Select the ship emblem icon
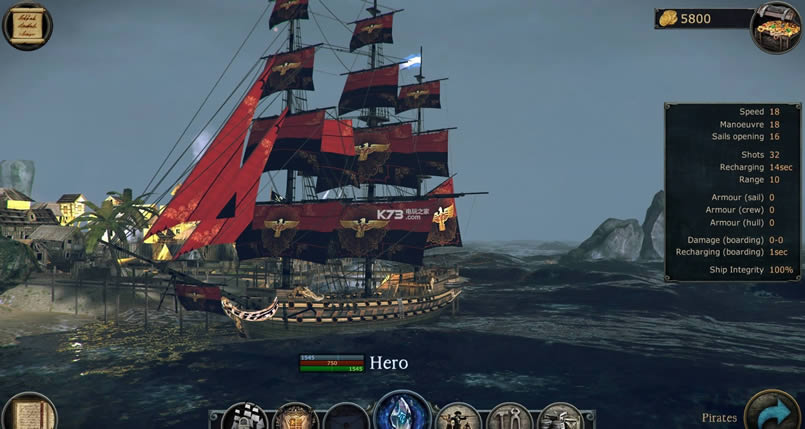The height and width of the screenshot is (429, 805). coord(295,418)
